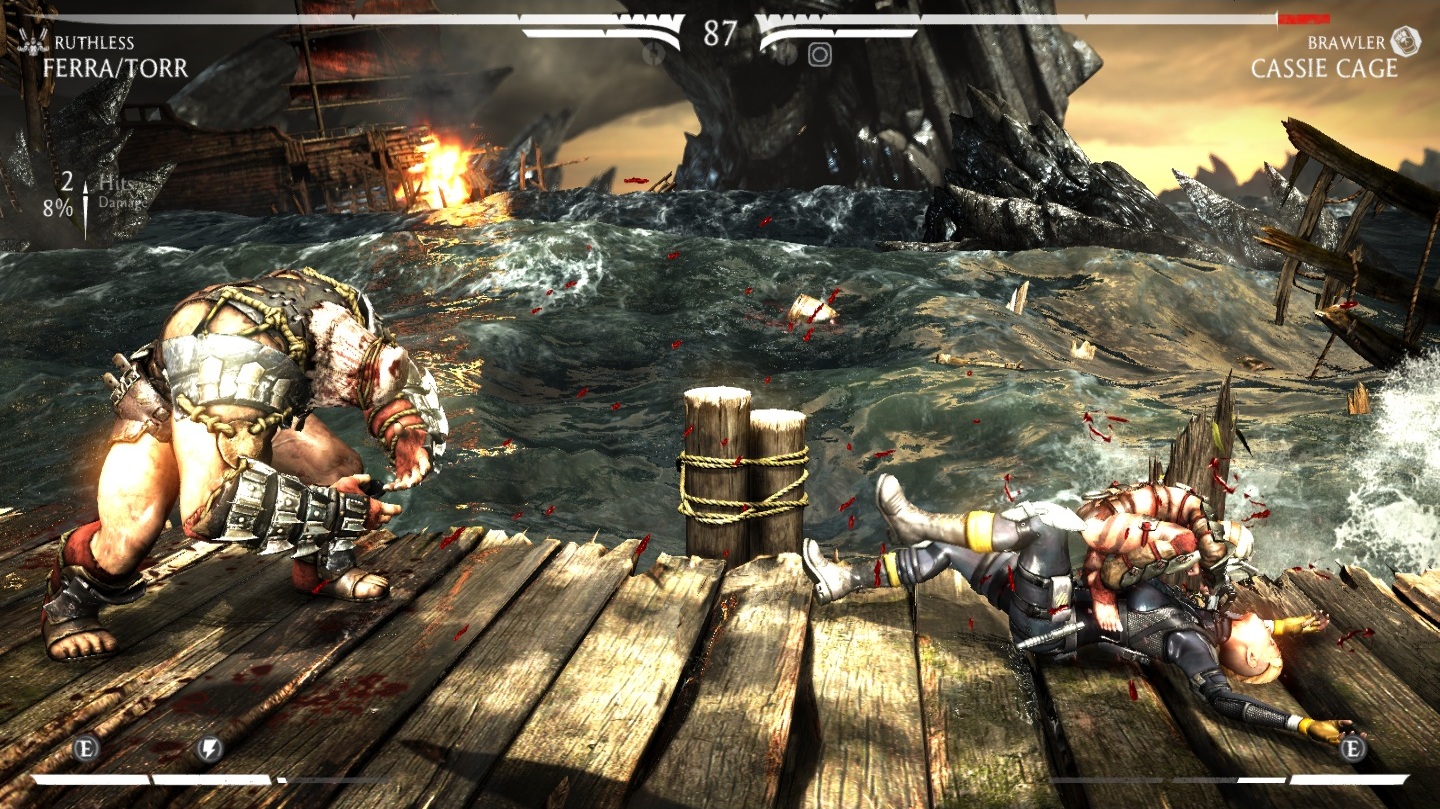This screenshot has height=809, width=1440.
Task: Select Ferra/Torr's E meter icon
Action: [x=87, y=750]
